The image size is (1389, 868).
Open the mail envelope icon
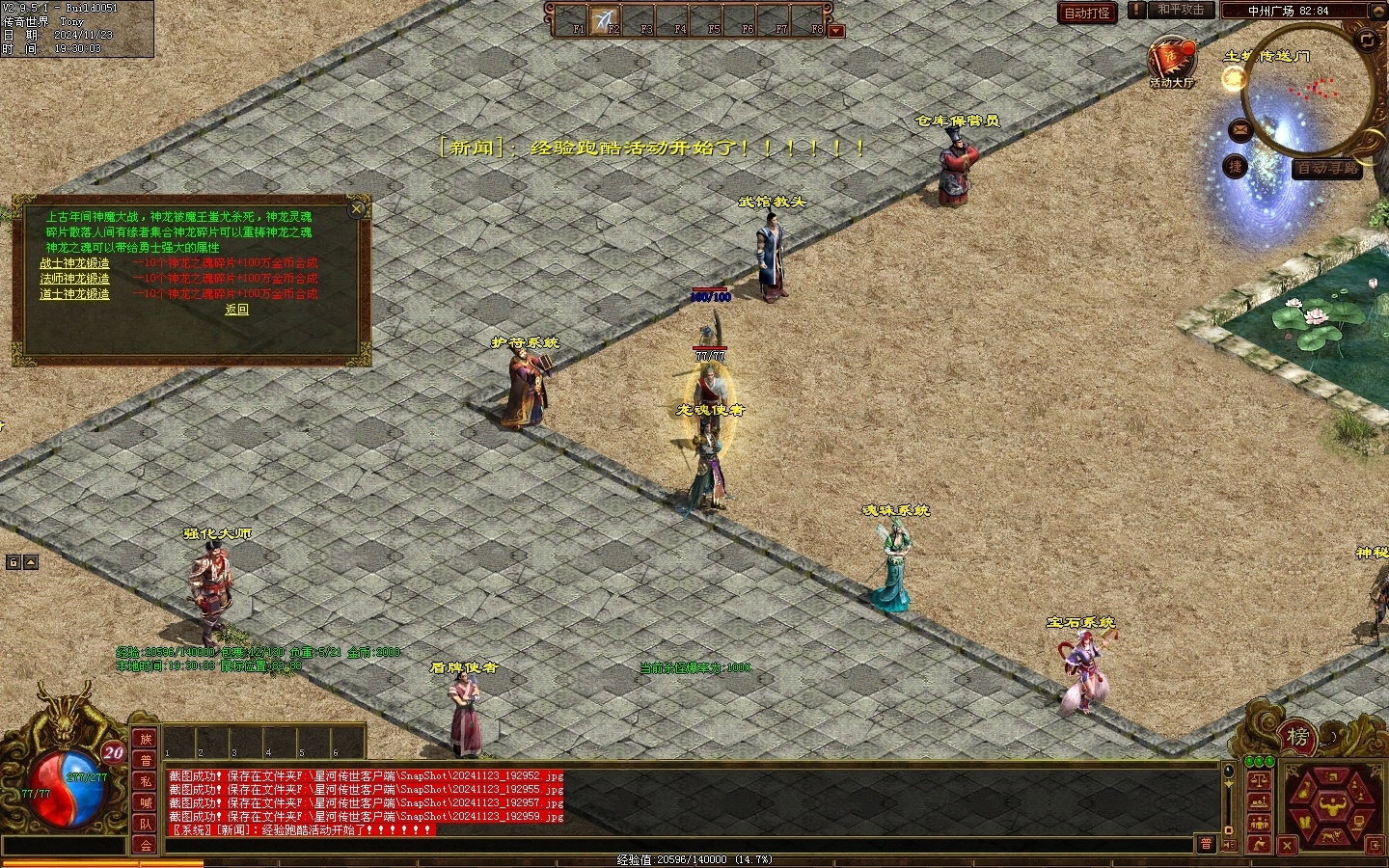point(1239,129)
